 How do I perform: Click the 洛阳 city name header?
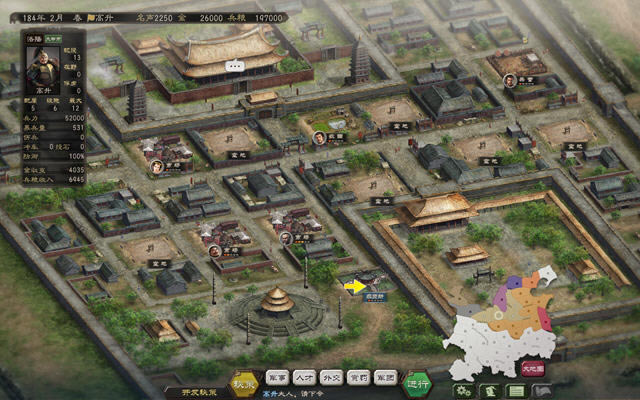(36, 39)
